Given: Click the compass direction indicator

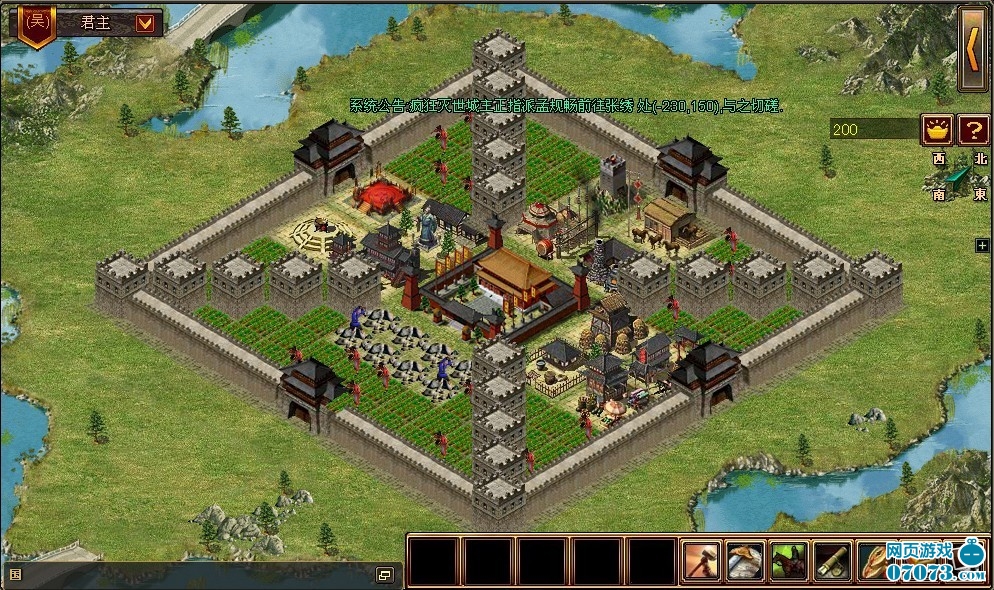Looking at the screenshot, I should [960, 177].
